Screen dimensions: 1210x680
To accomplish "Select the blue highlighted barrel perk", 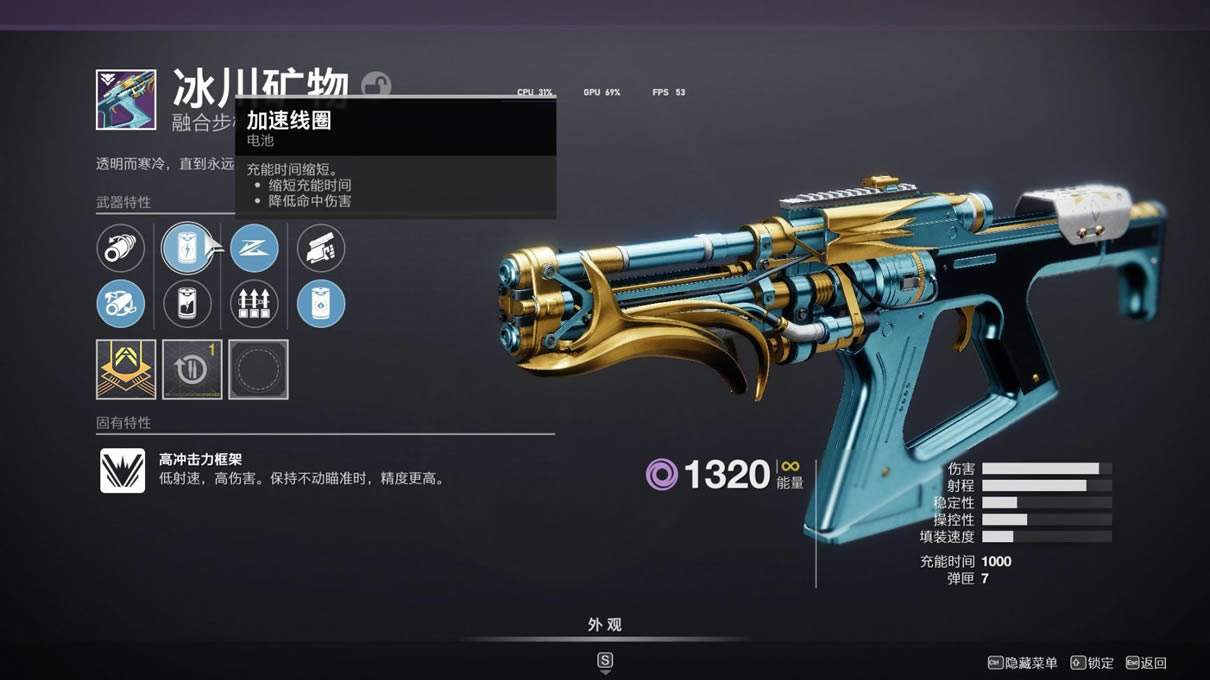I will (x=121, y=304).
